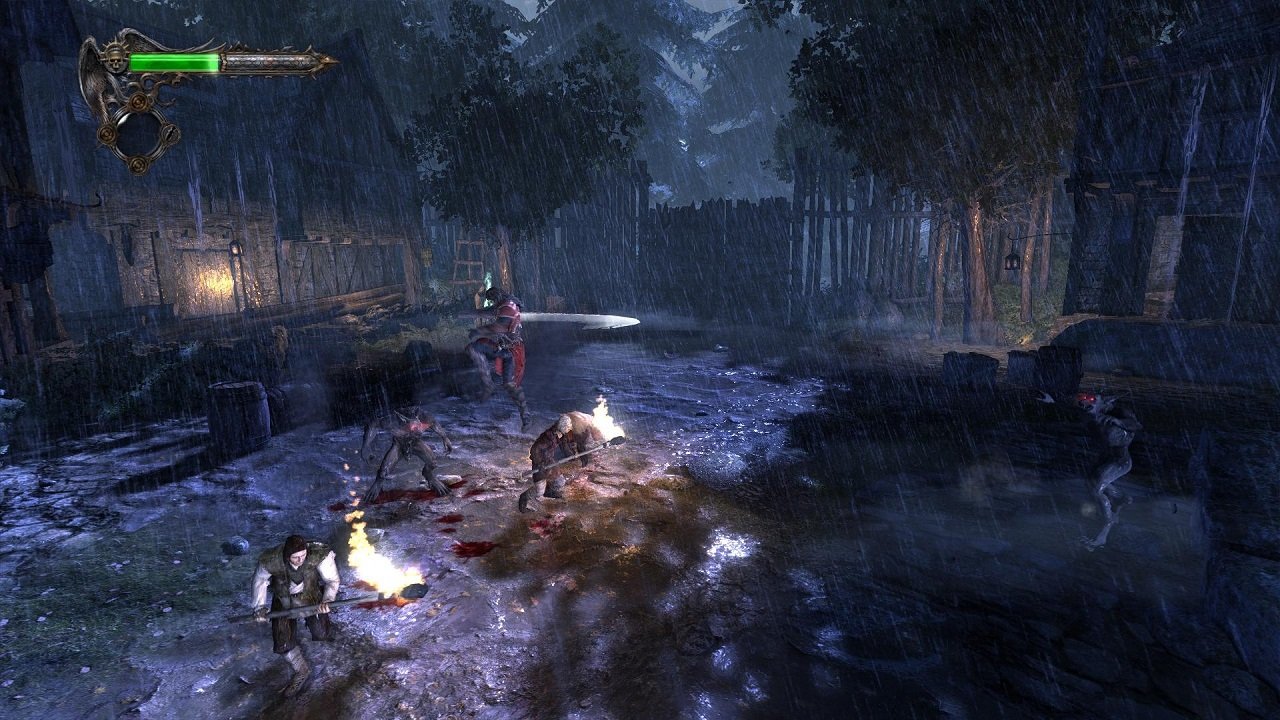Click the green health bar fill
Image resolution: width=1280 pixels, height=720 pixels.
[x=175, y=61]
